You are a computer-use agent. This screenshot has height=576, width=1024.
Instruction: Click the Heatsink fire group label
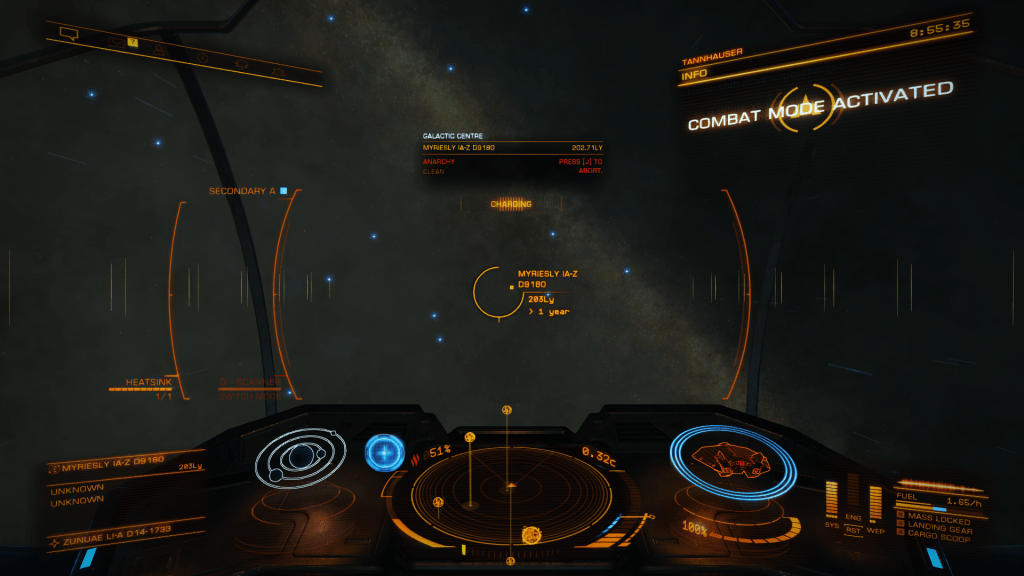point(151,381)
